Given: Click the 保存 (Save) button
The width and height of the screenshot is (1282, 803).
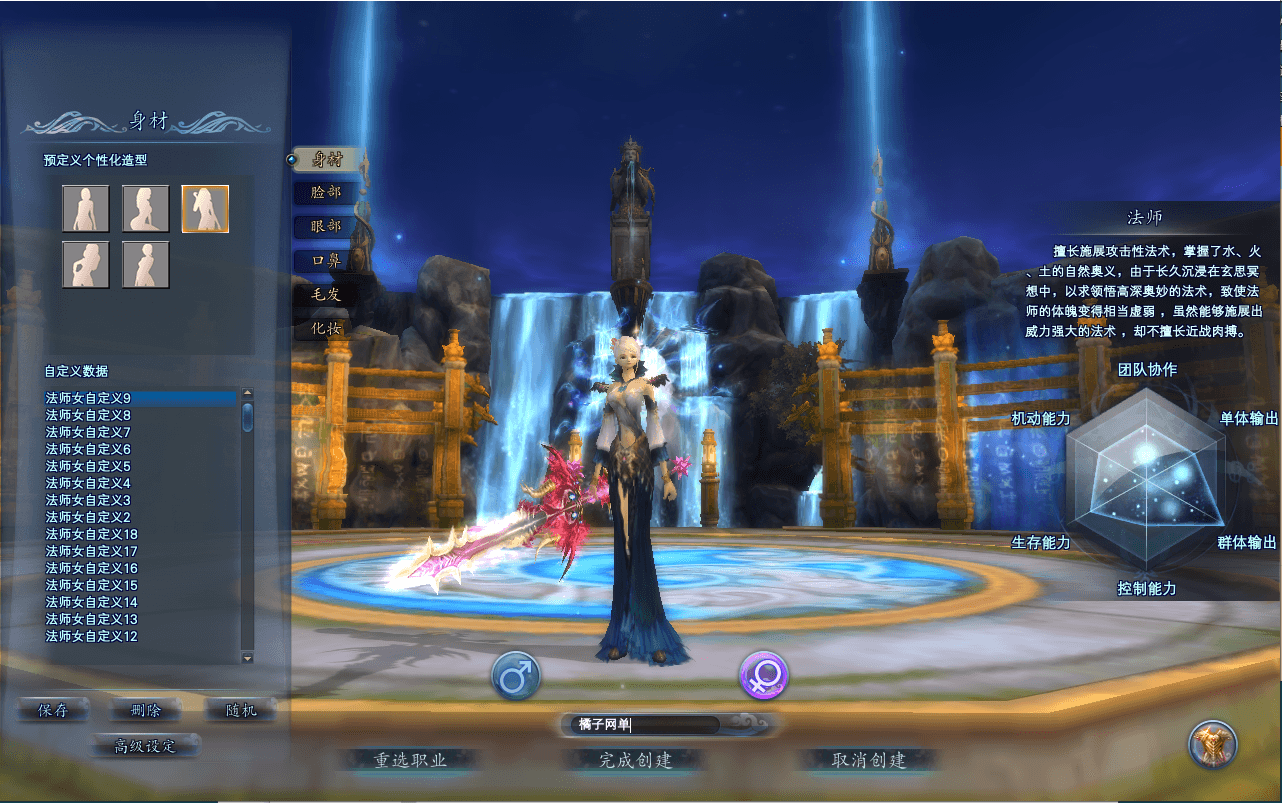Looking at the screenshot, I should coord(52,708).
